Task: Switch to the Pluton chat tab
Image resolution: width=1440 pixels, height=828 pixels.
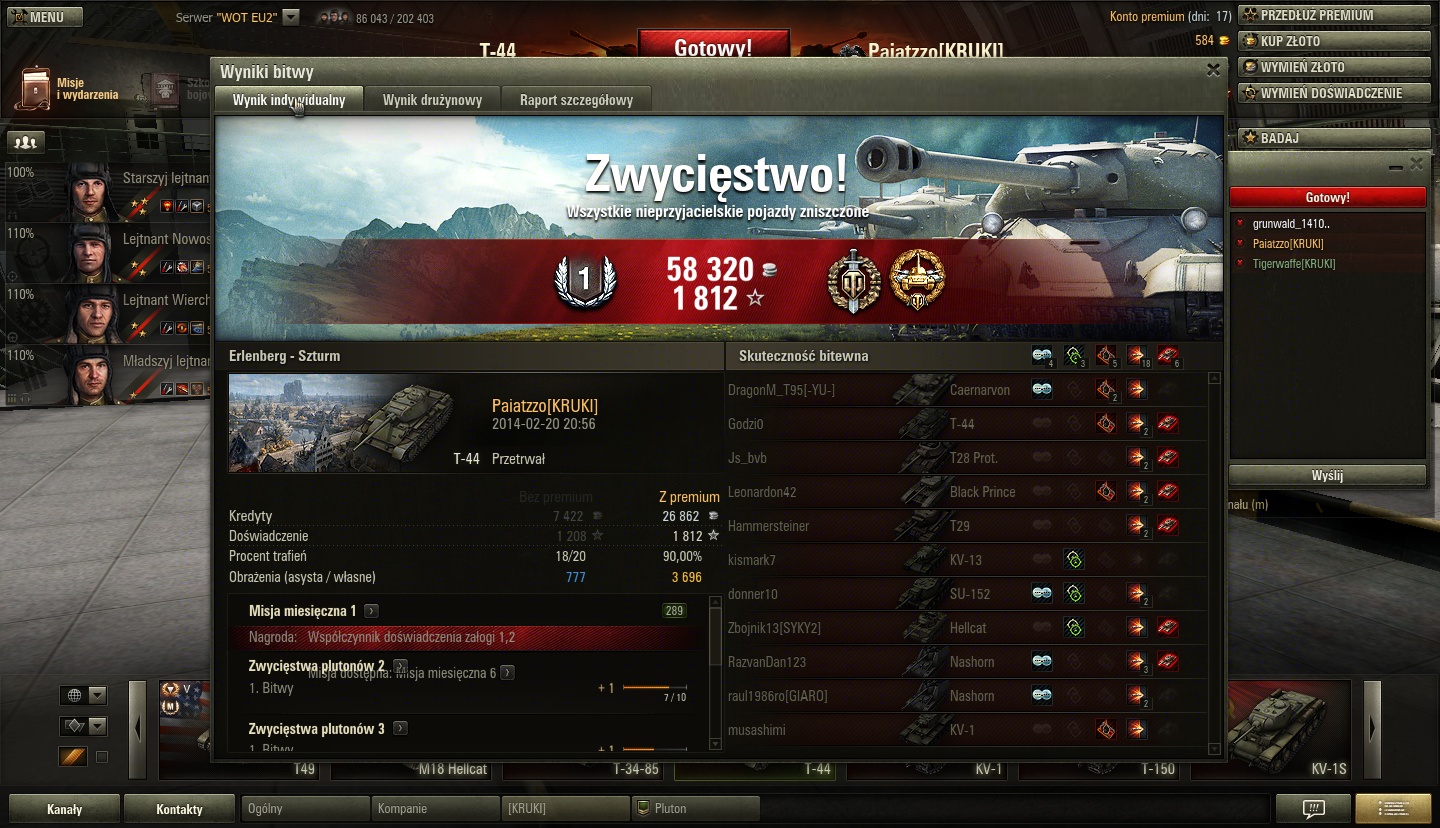Action: point(695,809)
